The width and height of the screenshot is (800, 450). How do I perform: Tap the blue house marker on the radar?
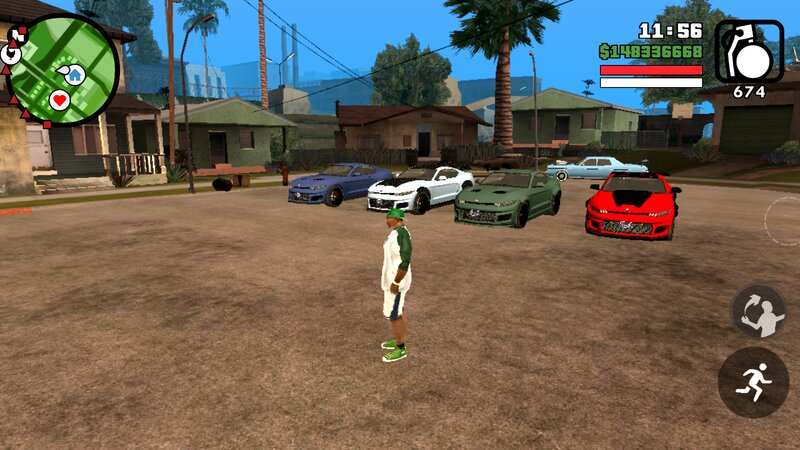click(75, 74)
